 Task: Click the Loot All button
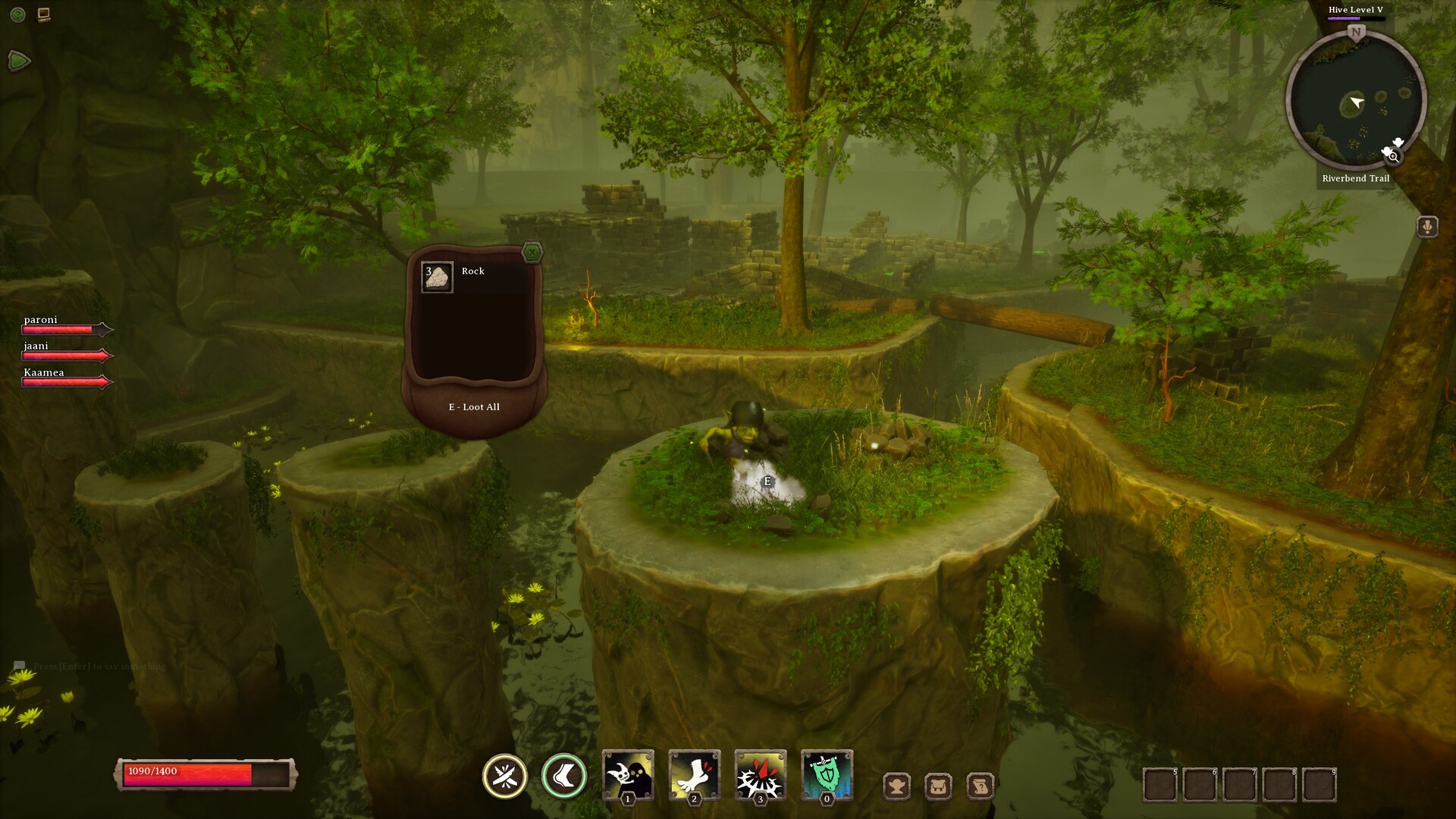pyautogui.click(x=474, y=407)
